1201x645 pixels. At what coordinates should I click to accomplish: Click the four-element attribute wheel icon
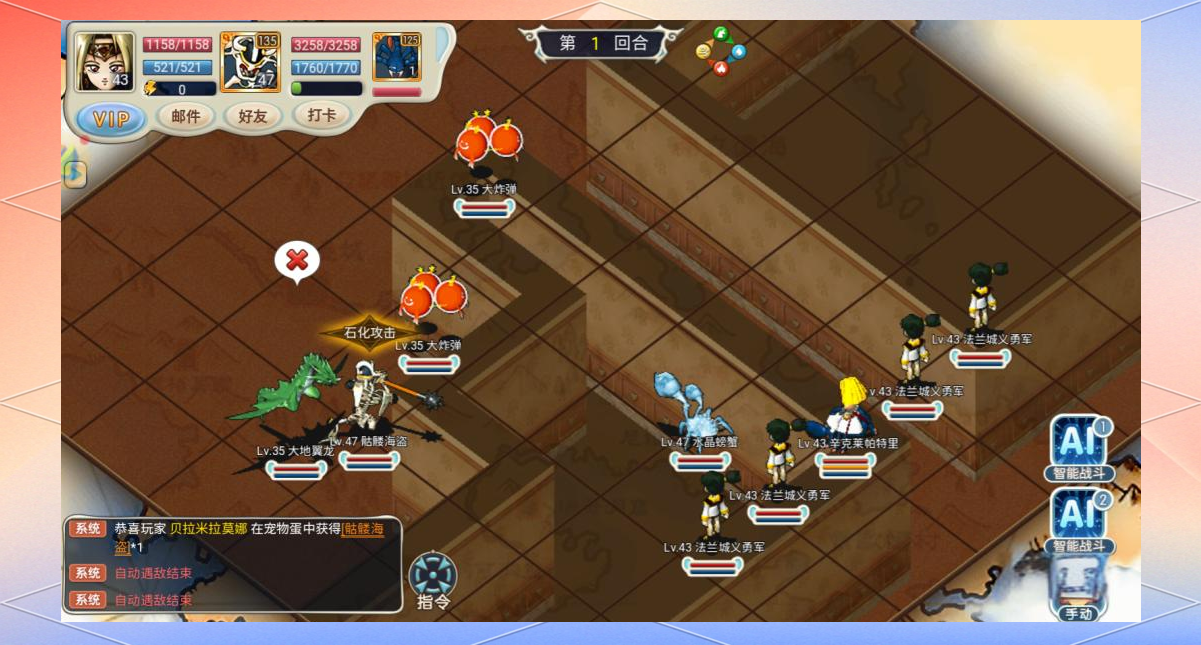[x=720, y=51]
